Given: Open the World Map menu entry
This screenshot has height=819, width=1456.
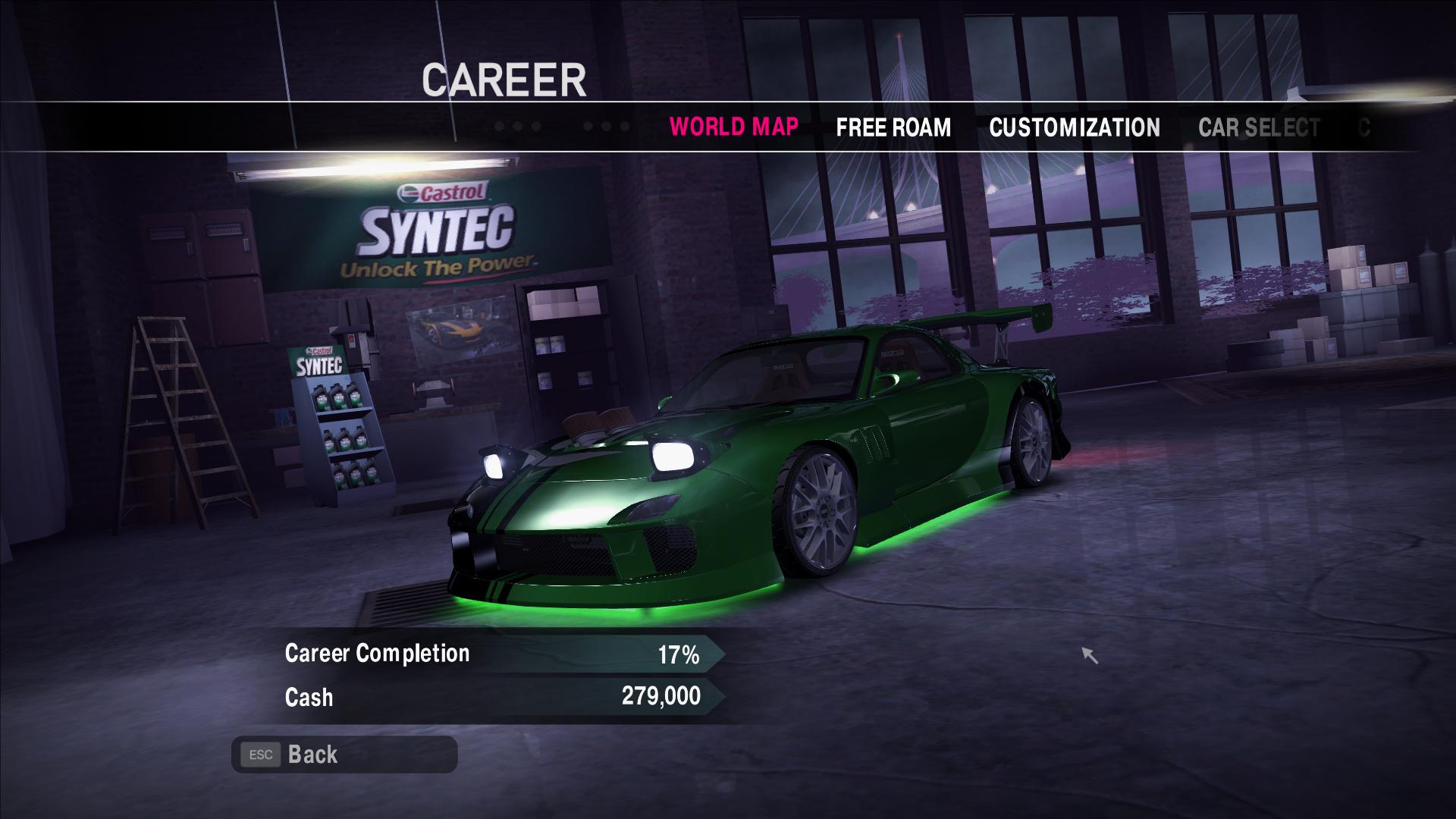Looking at the screenshot, I should [x=733, y=127].
